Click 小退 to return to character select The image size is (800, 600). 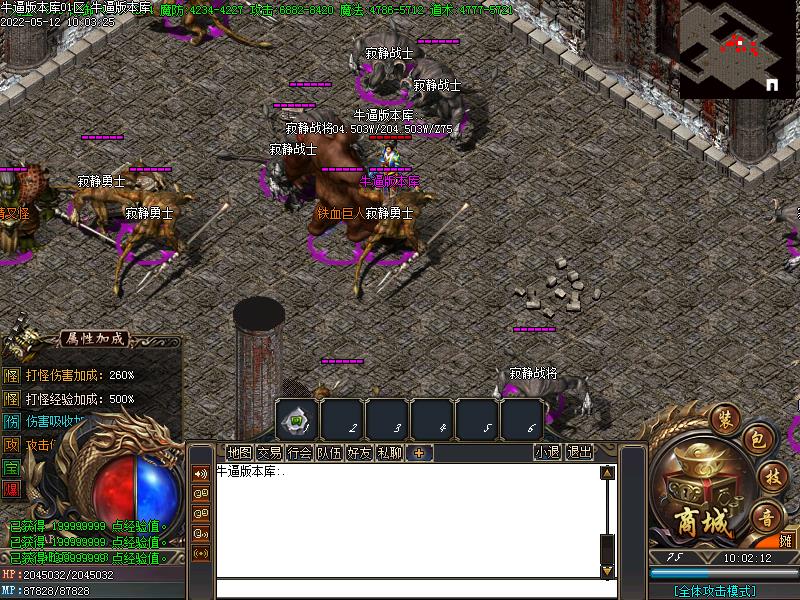pyautogui.click(x=547, y=452)
